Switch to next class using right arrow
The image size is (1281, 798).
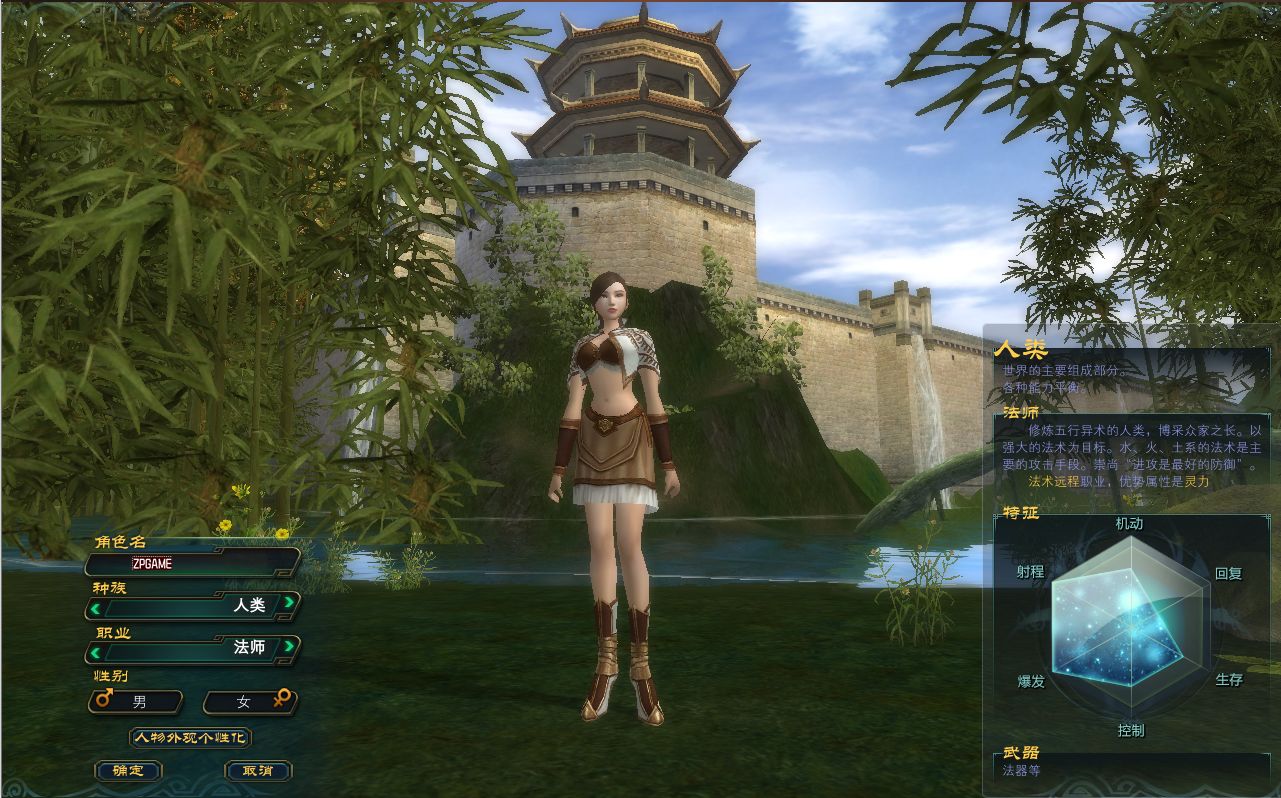point(288,647)
